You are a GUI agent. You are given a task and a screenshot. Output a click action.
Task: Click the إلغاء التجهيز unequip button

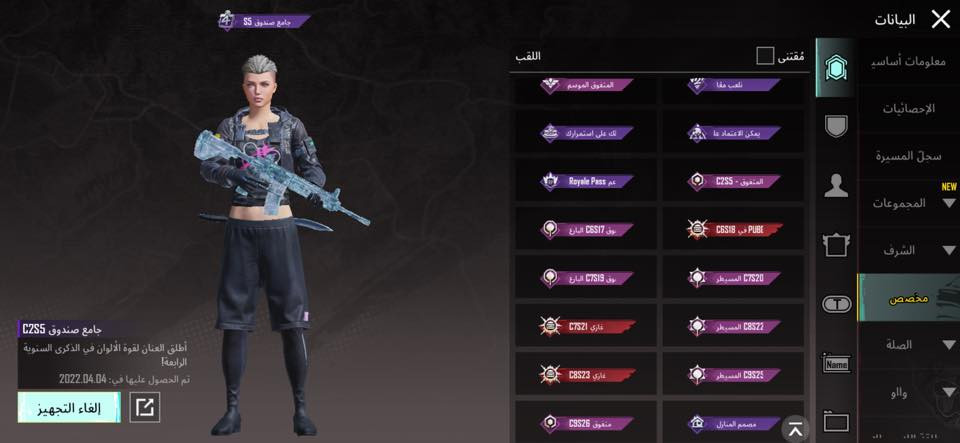(x=69, y=407)
